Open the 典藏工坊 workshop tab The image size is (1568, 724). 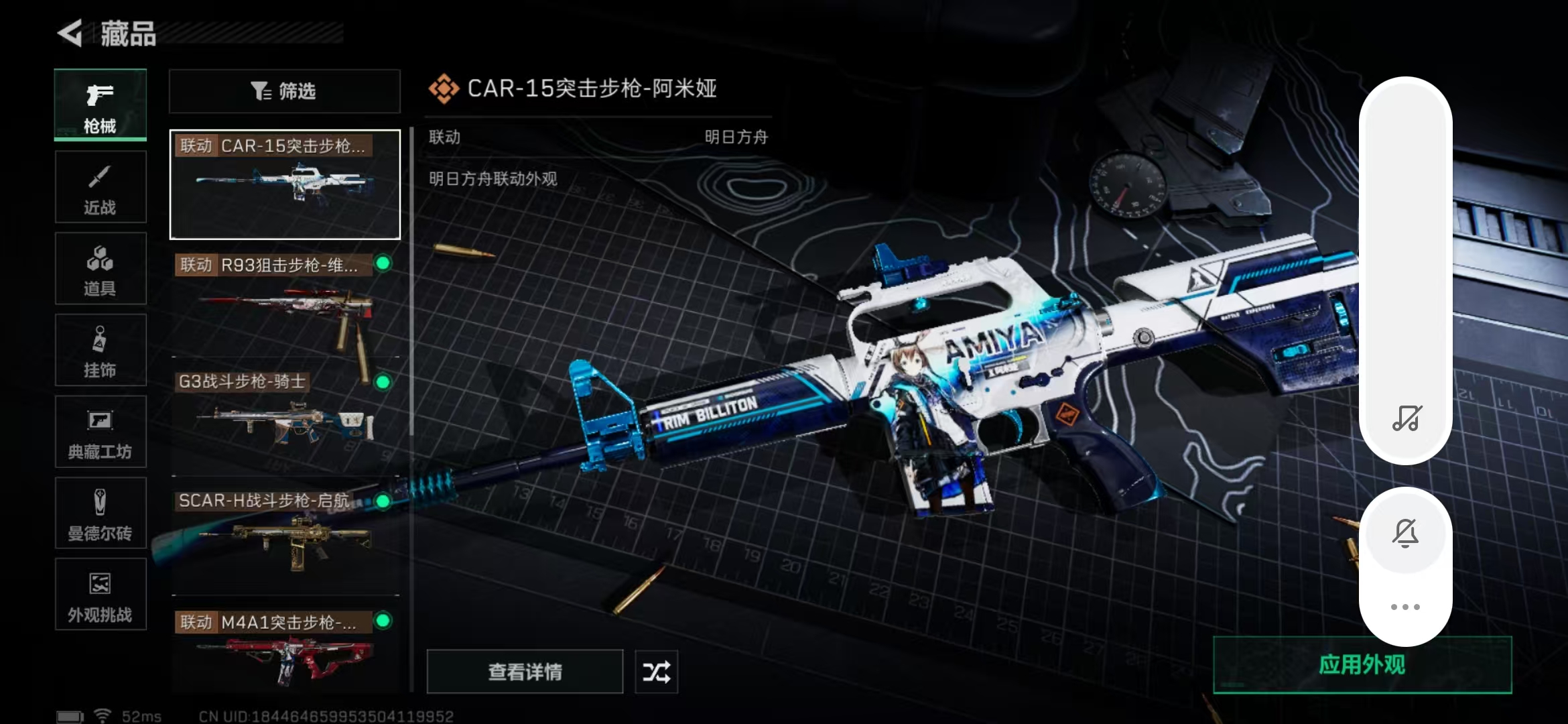pos(100,432)
